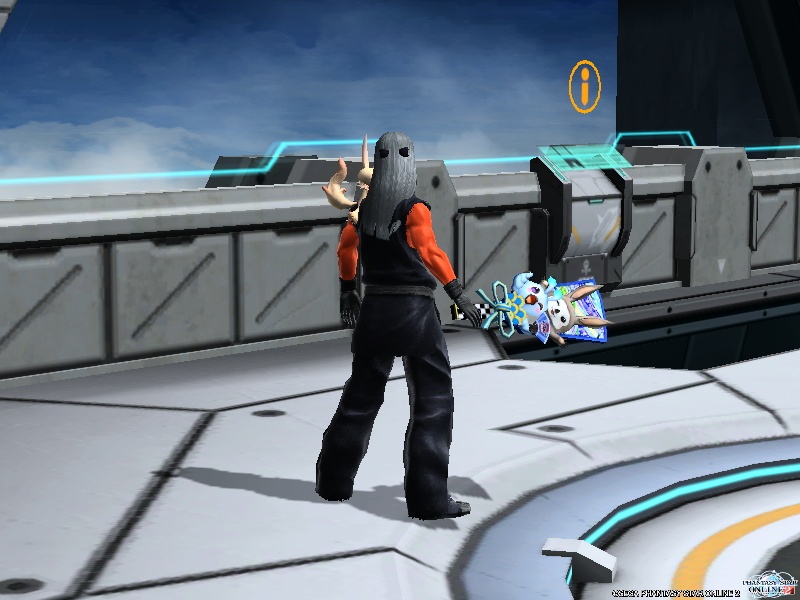Click the orange information marker icon
Image resolution: width=800 pixels, height=600 pixels.
(x=585, y=86)
